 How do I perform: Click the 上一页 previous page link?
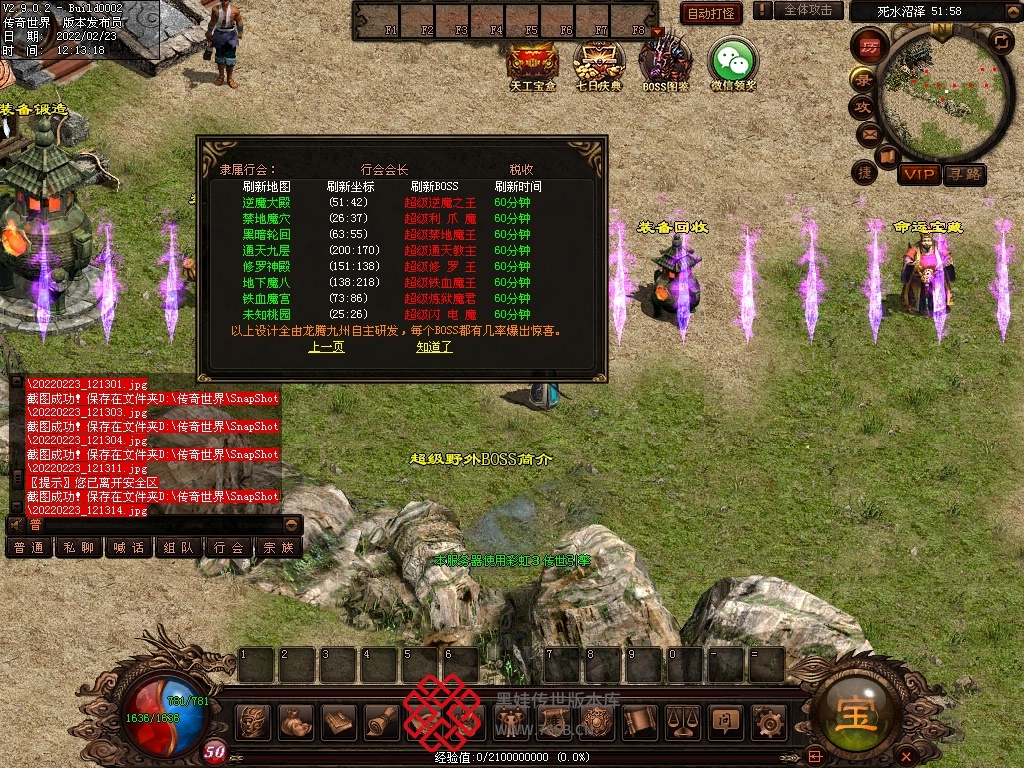326,347
